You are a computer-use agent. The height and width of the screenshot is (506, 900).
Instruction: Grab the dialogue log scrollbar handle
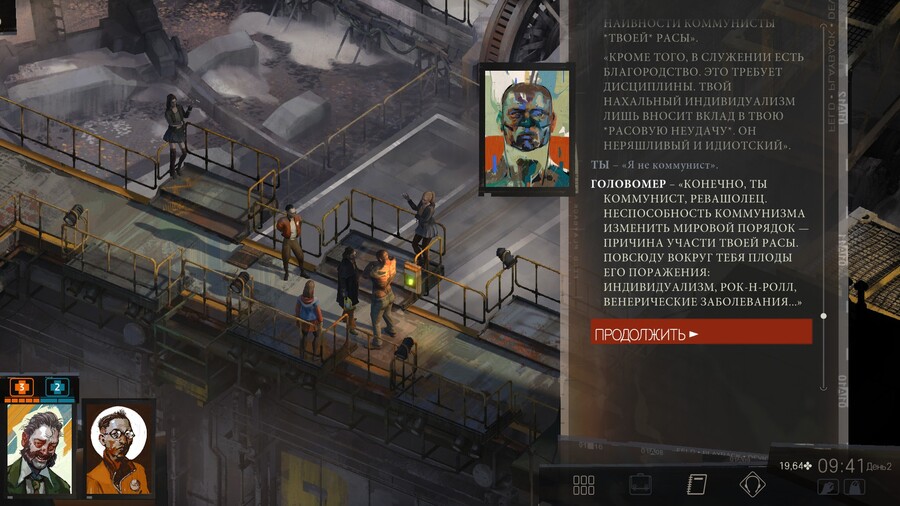pos(823,316)
